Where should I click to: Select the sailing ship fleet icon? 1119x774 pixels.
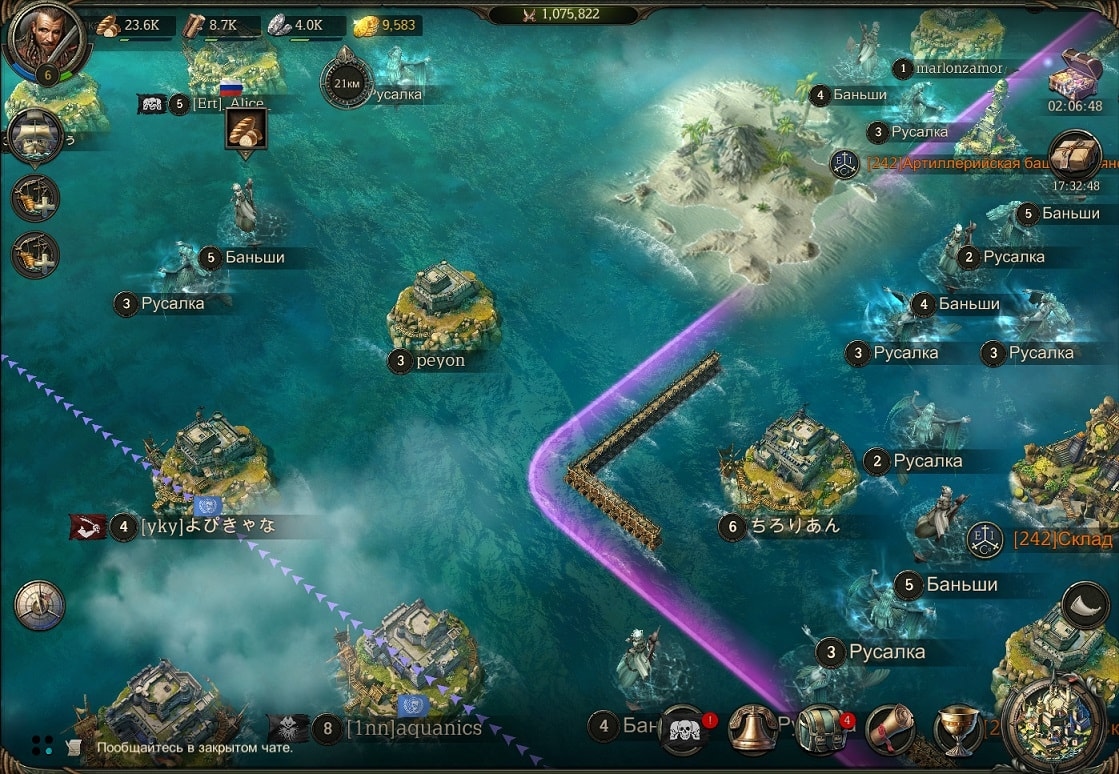(x=35, y=136)
